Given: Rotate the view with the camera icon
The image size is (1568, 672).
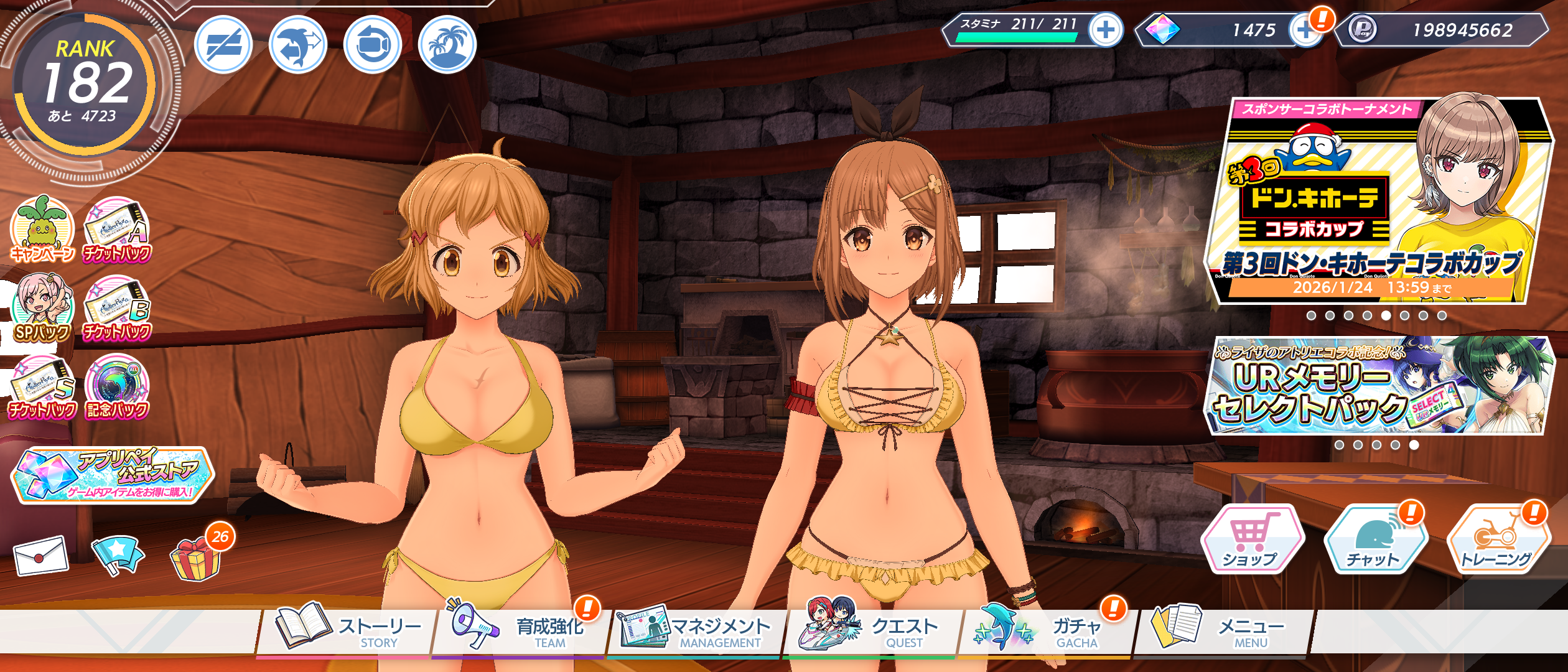Looking at the screenshot, I should click(x=373, y=45).
